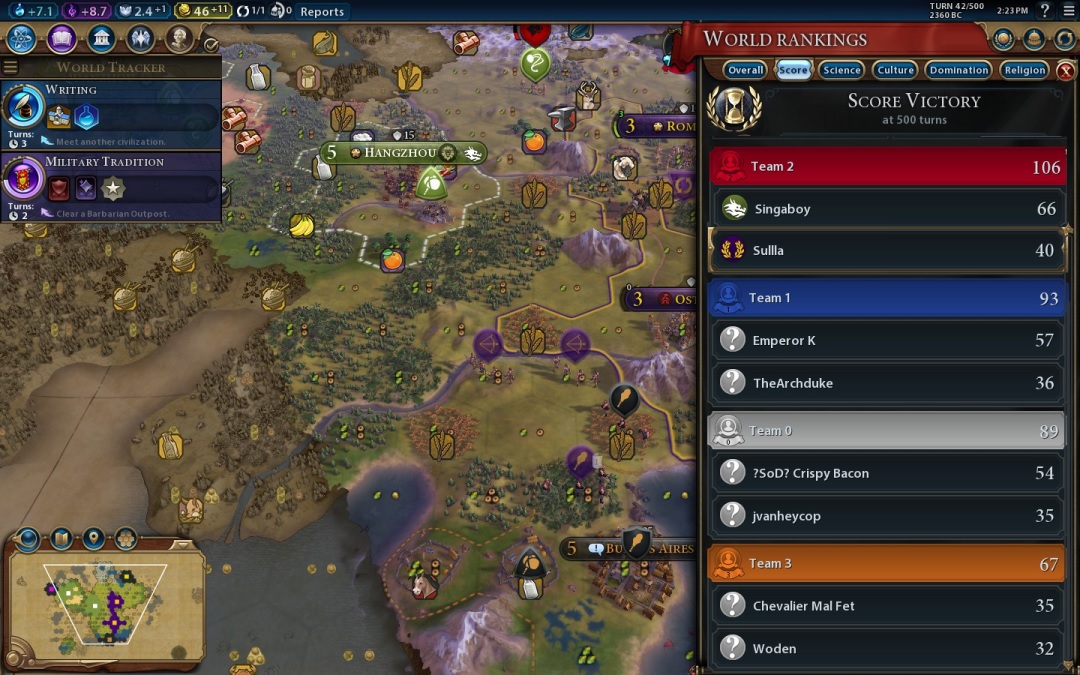Show the Culture victory tab

click(895, 70)
